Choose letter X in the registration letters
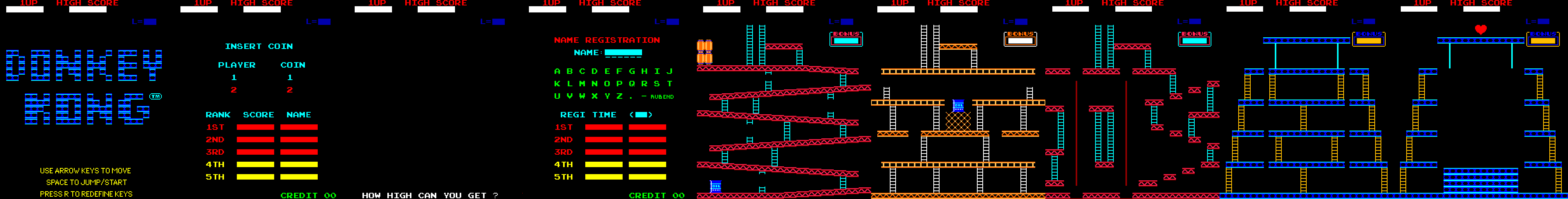The image size is (1568, 199). [595, 96]
